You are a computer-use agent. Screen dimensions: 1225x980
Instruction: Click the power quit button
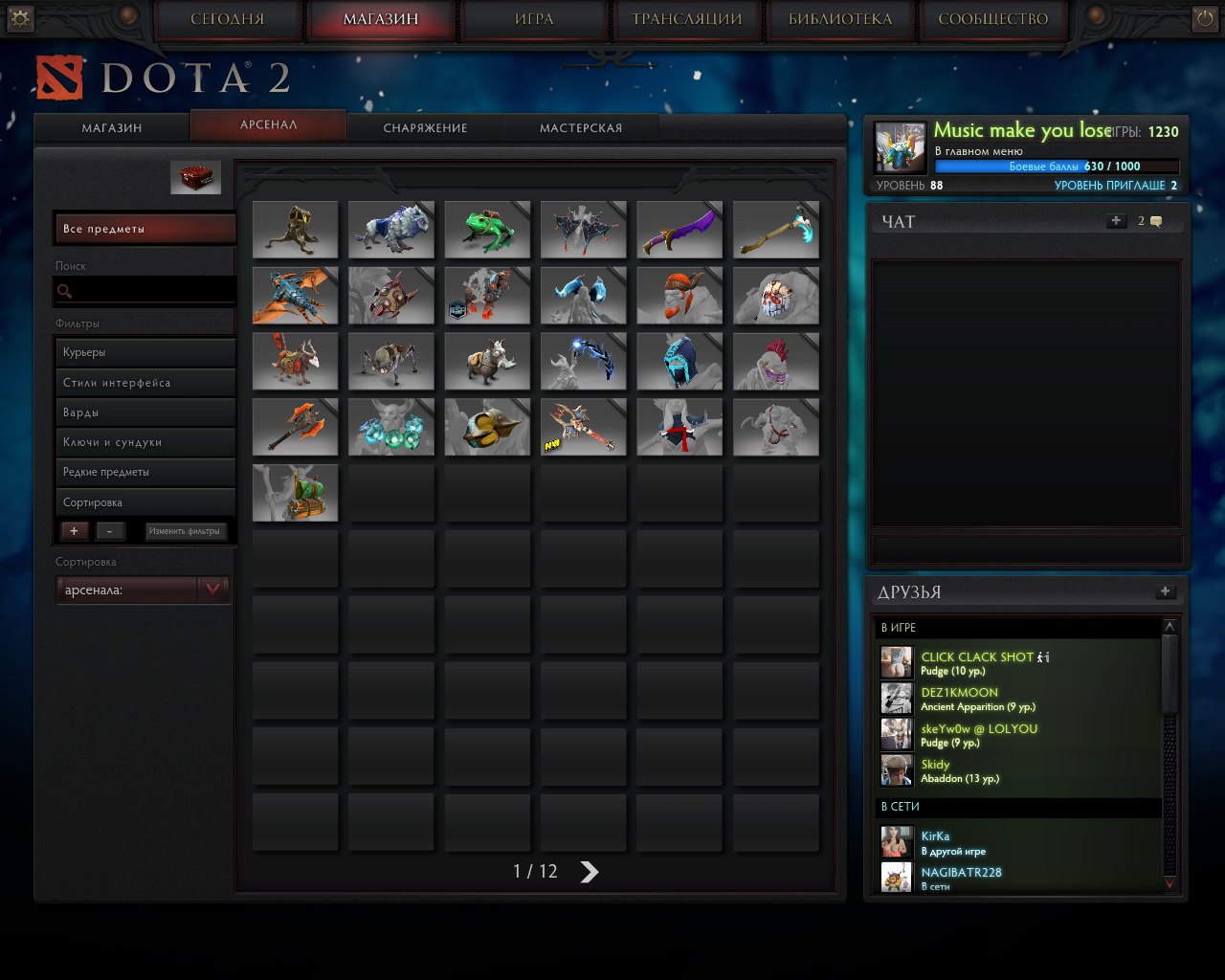pyautogui.click(x=1204, y=18)
